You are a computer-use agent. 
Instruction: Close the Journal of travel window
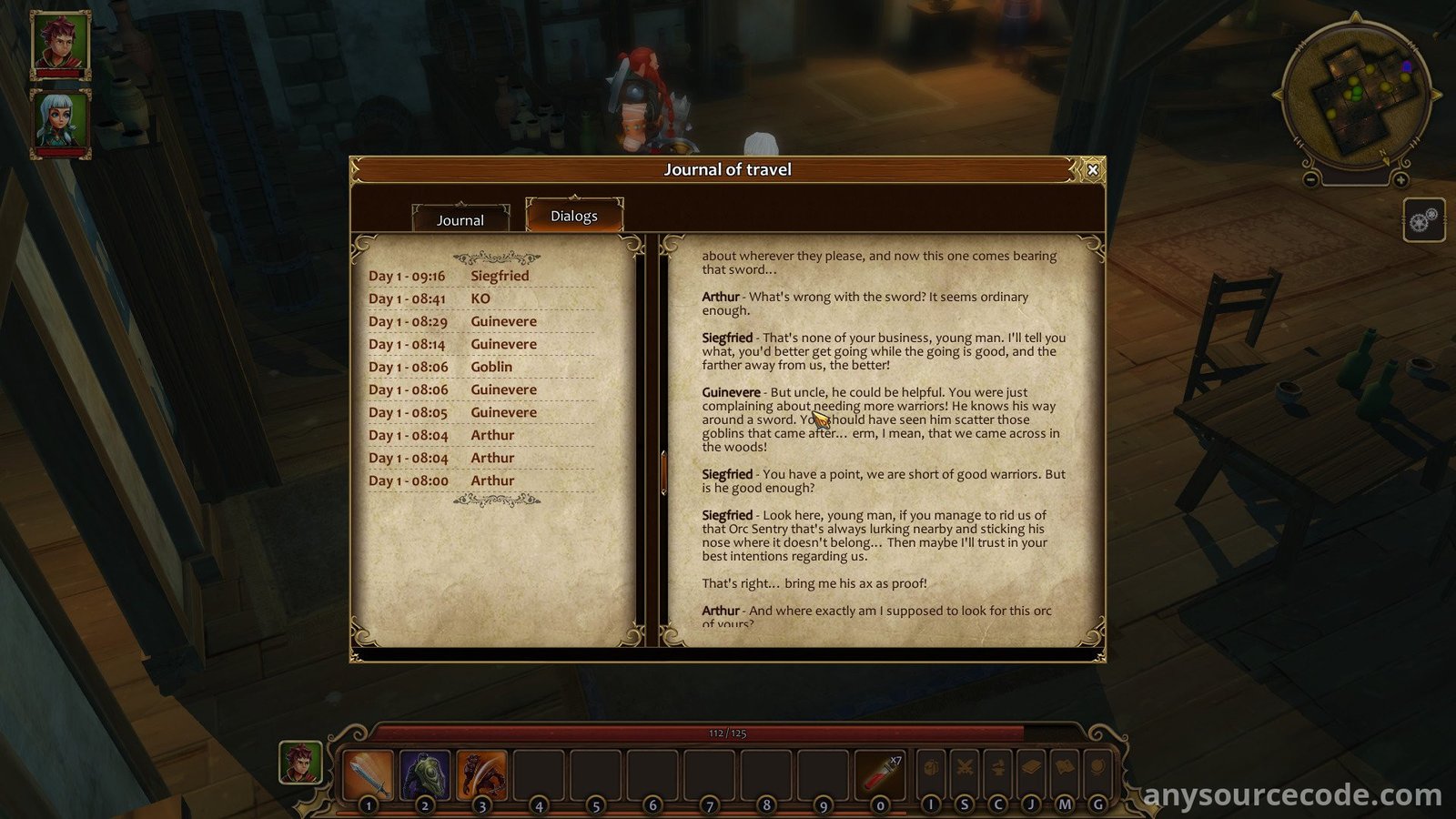1093,169
